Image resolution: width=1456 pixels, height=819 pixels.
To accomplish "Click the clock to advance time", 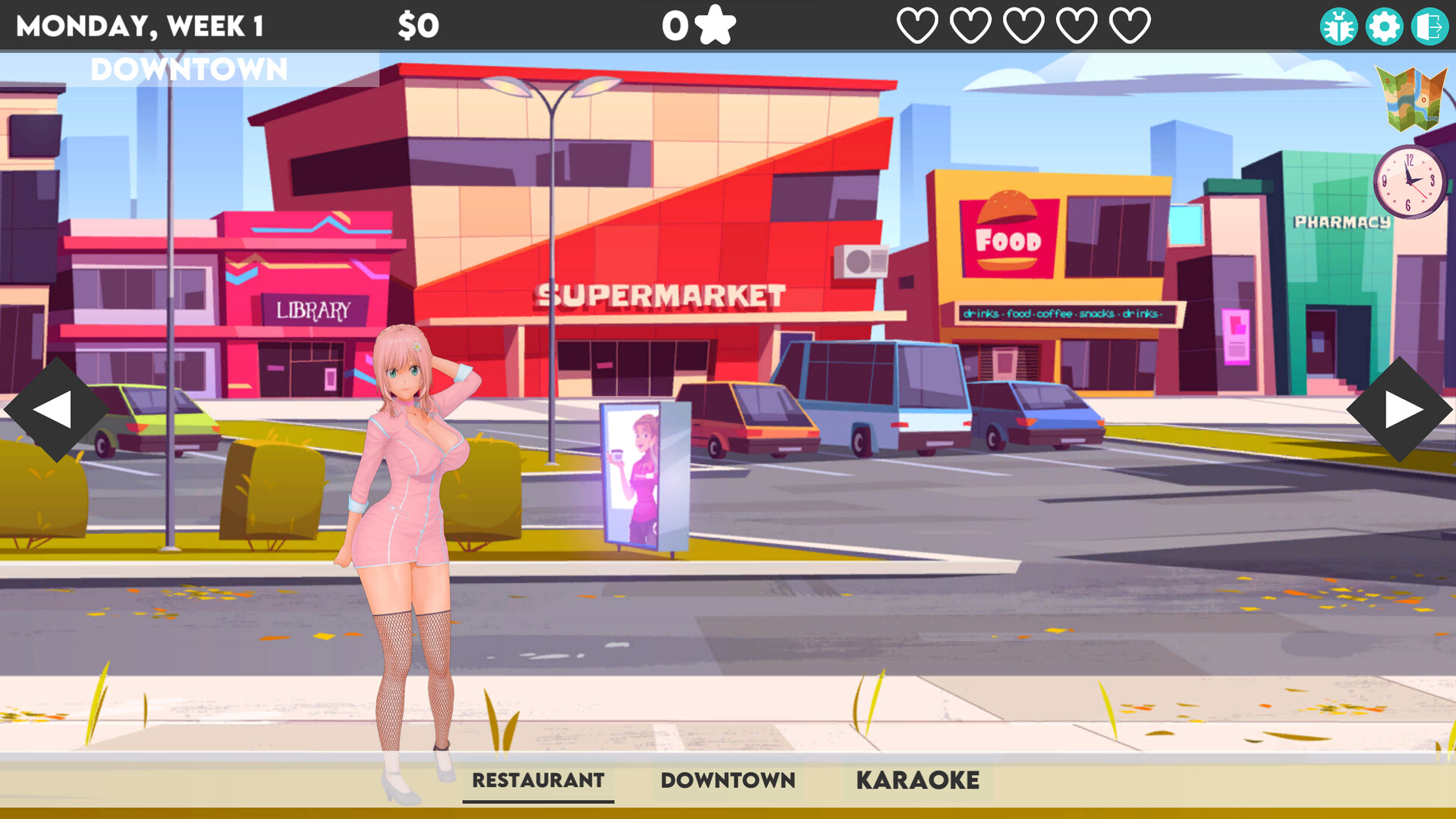I will [1409, 182].
